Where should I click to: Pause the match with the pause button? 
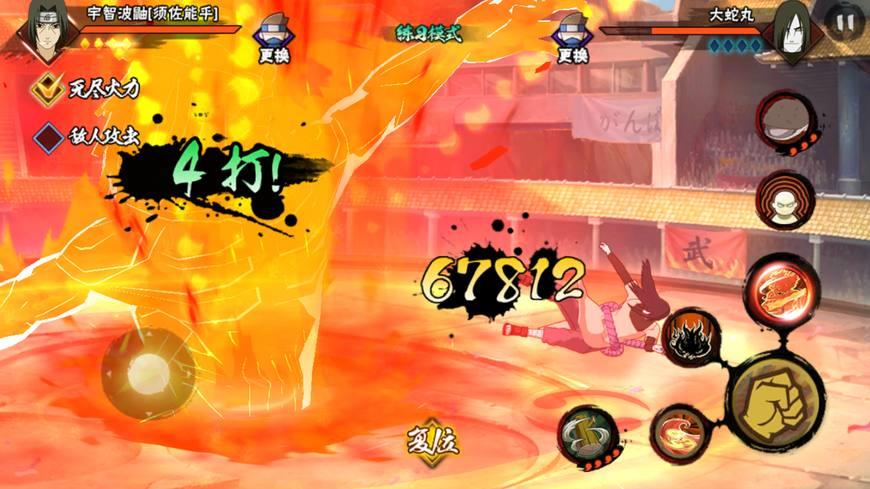[x=845, y=22]
